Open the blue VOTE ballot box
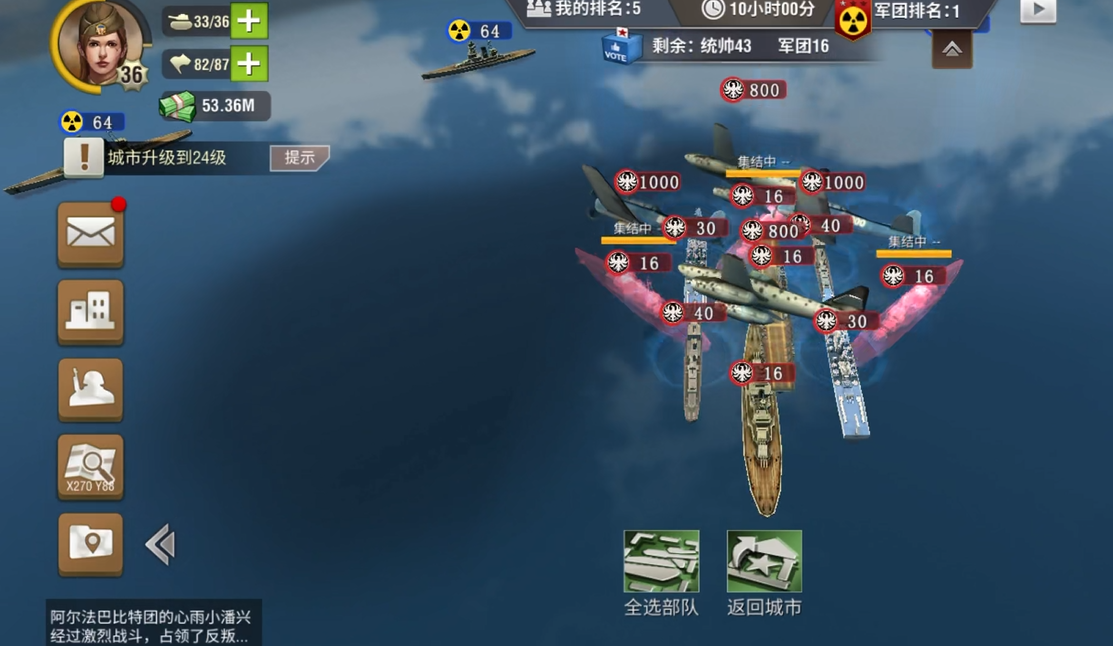The height and width of the screenshot is (646, 1113). click(616, 47)
